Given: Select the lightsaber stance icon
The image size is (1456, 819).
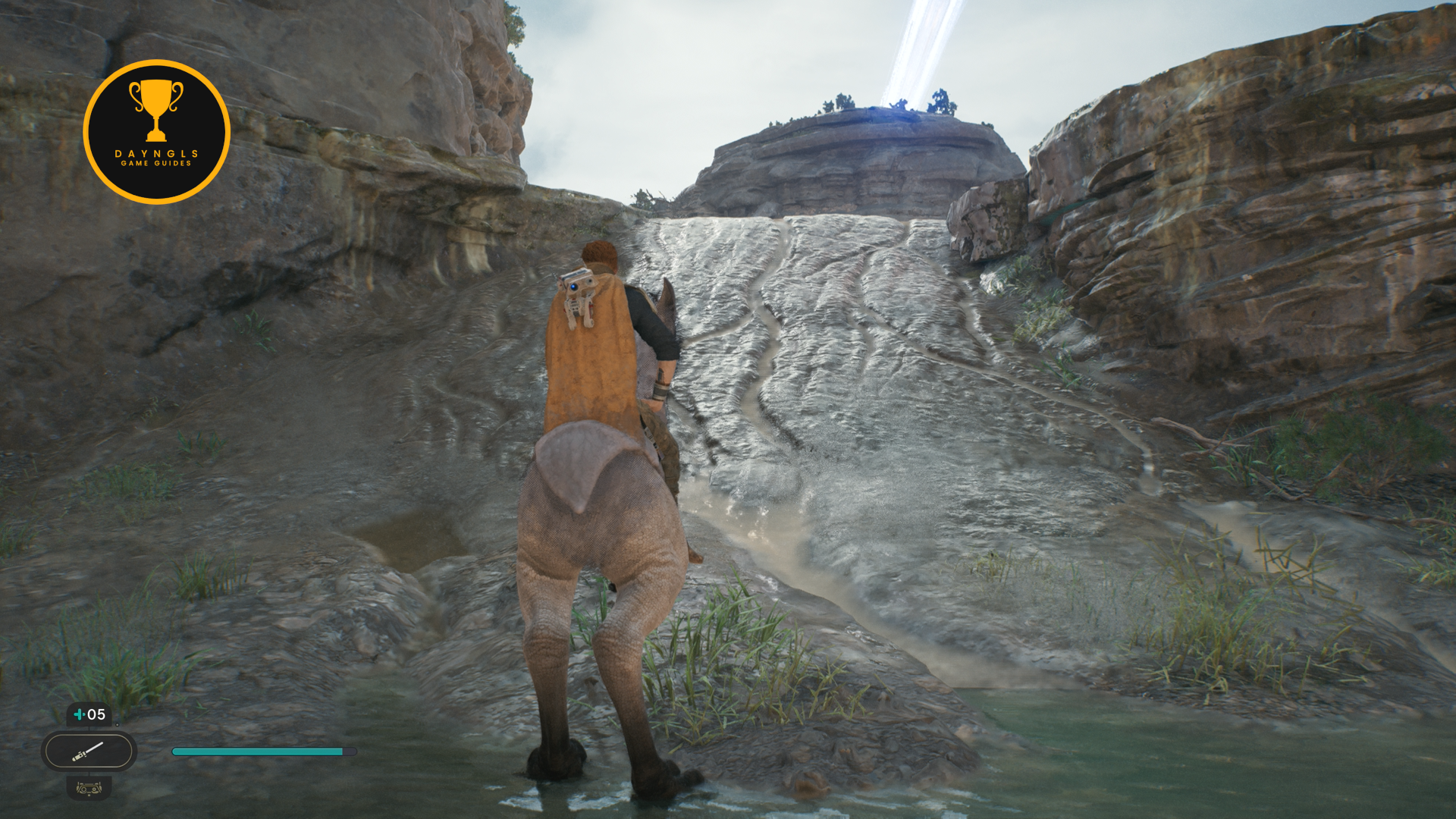Looking at the screenshot, I should [x=89, y=752].
